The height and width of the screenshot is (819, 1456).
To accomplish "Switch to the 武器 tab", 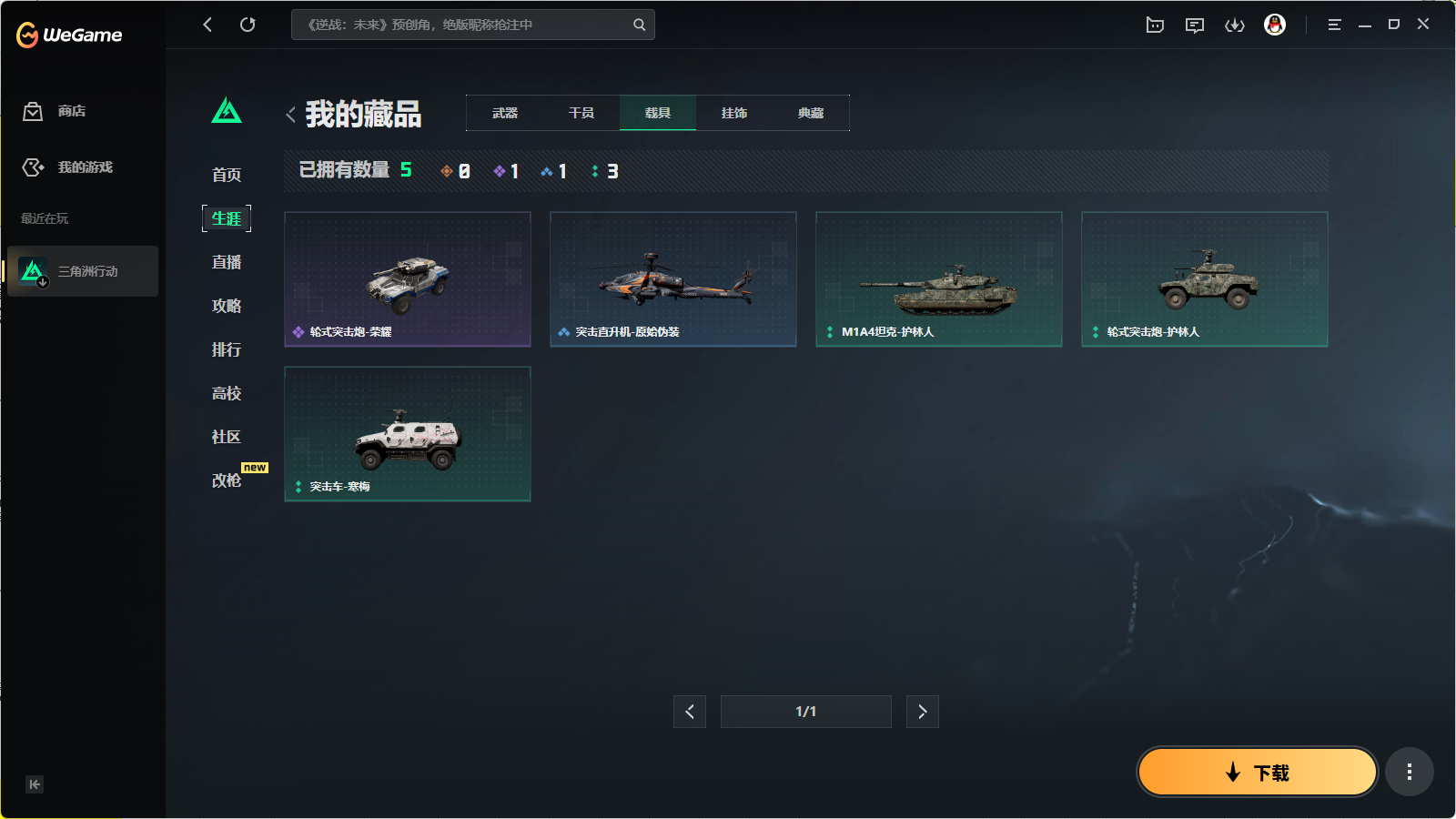I will click(x=504, y=113).
